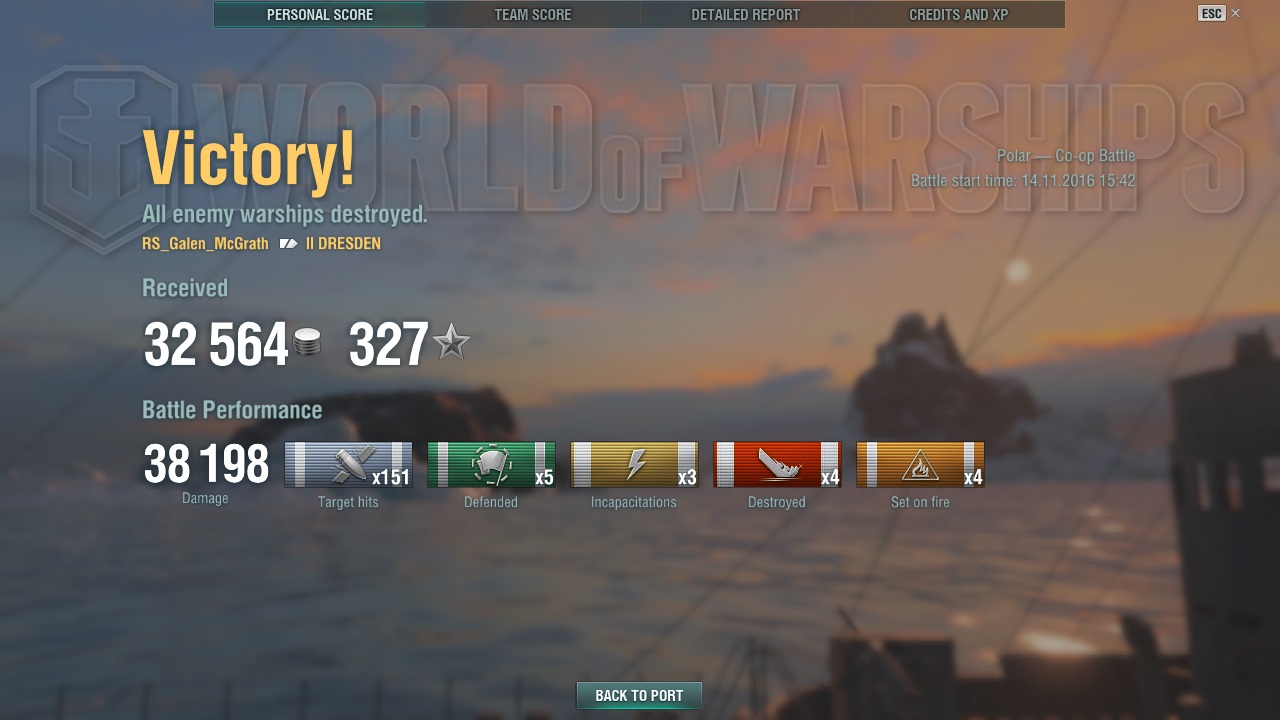Switch to the Personal Score tab
Viewport: 1280px width, 720px height.
click(320, 15)
